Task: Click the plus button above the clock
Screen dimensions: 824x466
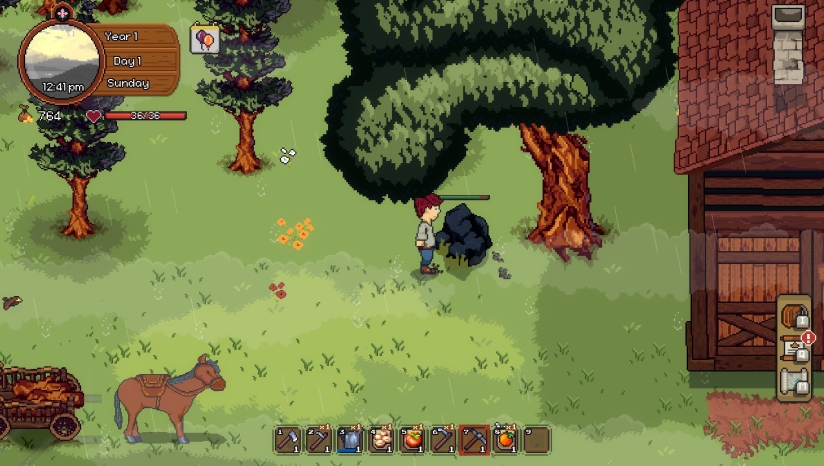Action: [x=62, y=13]
